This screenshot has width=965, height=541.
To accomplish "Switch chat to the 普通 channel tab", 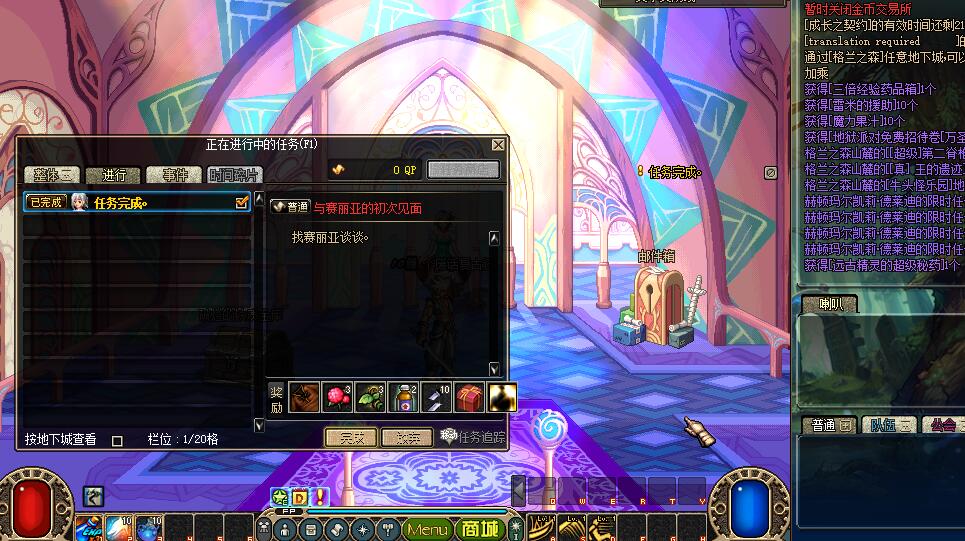I will click(828, 426).
